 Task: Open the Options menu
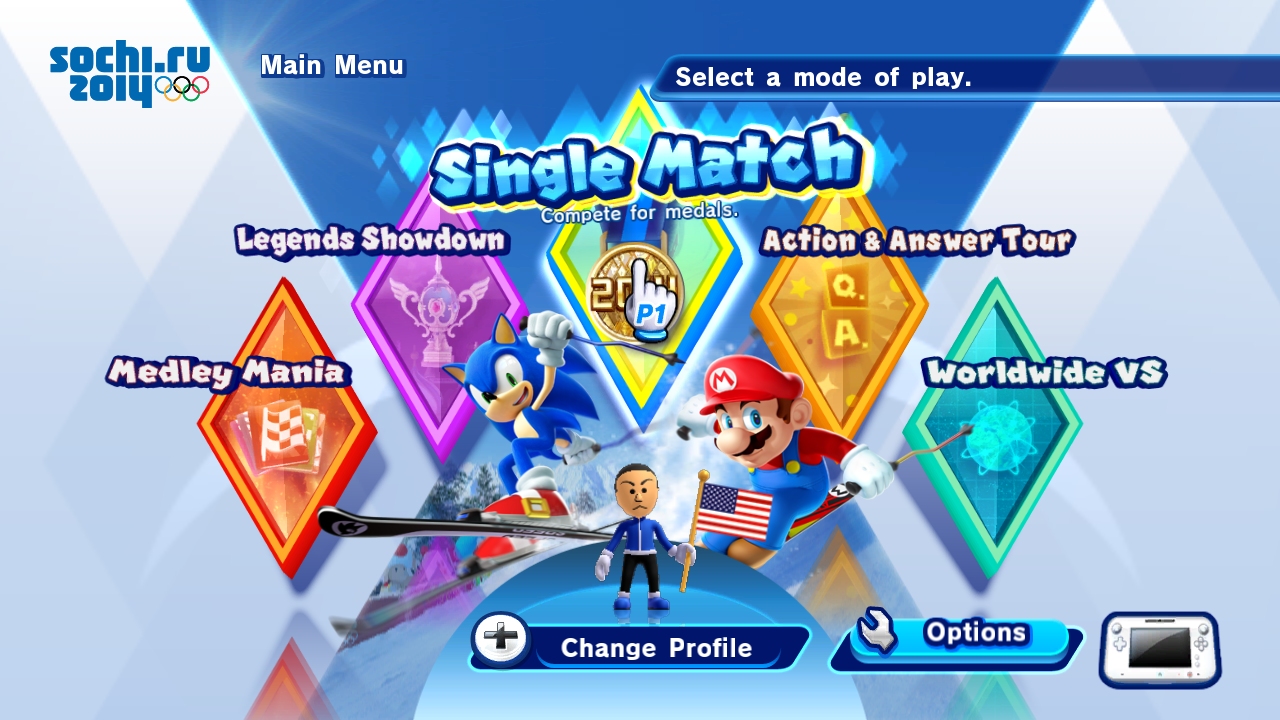click(960, 633)
